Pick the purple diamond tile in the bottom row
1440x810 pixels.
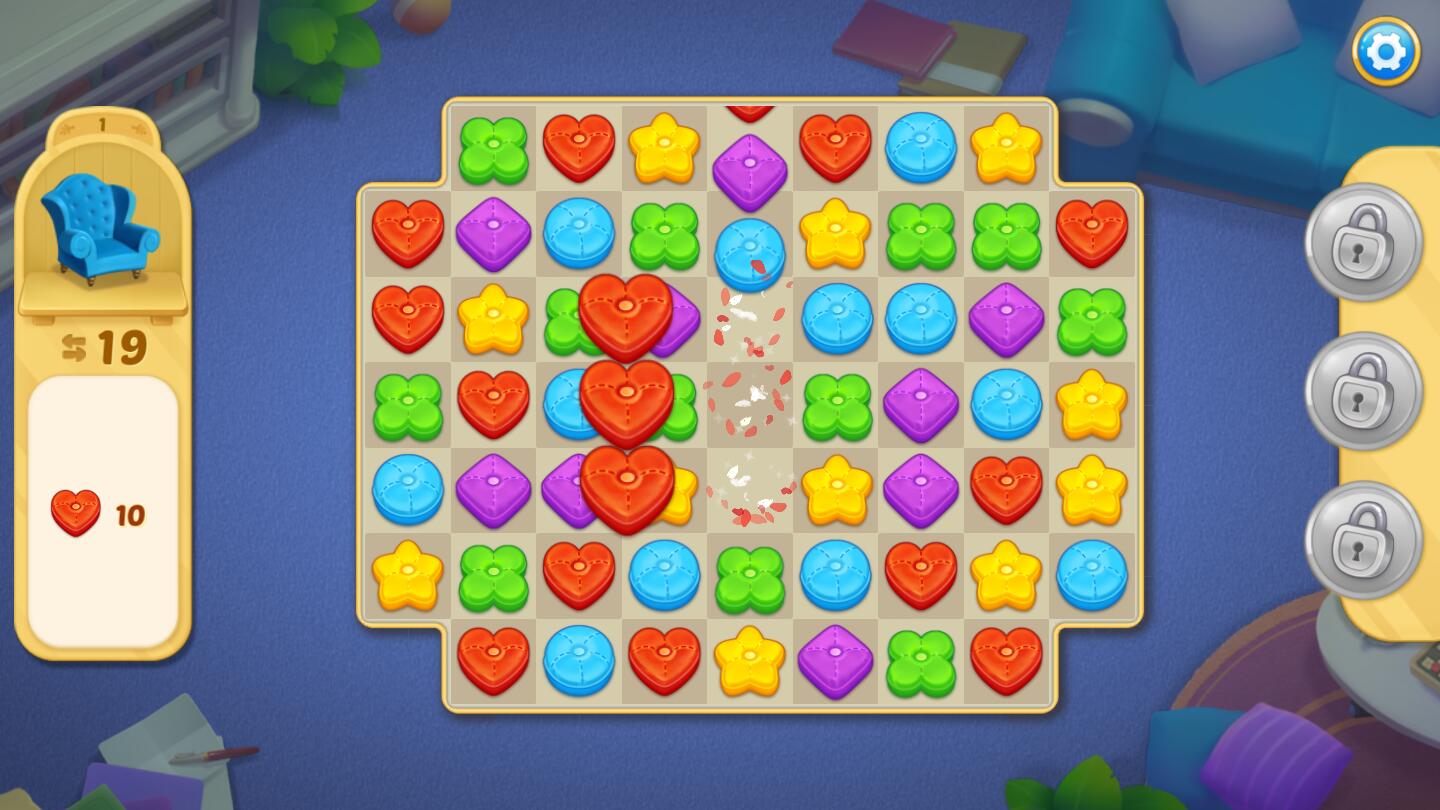pos(835,661)
